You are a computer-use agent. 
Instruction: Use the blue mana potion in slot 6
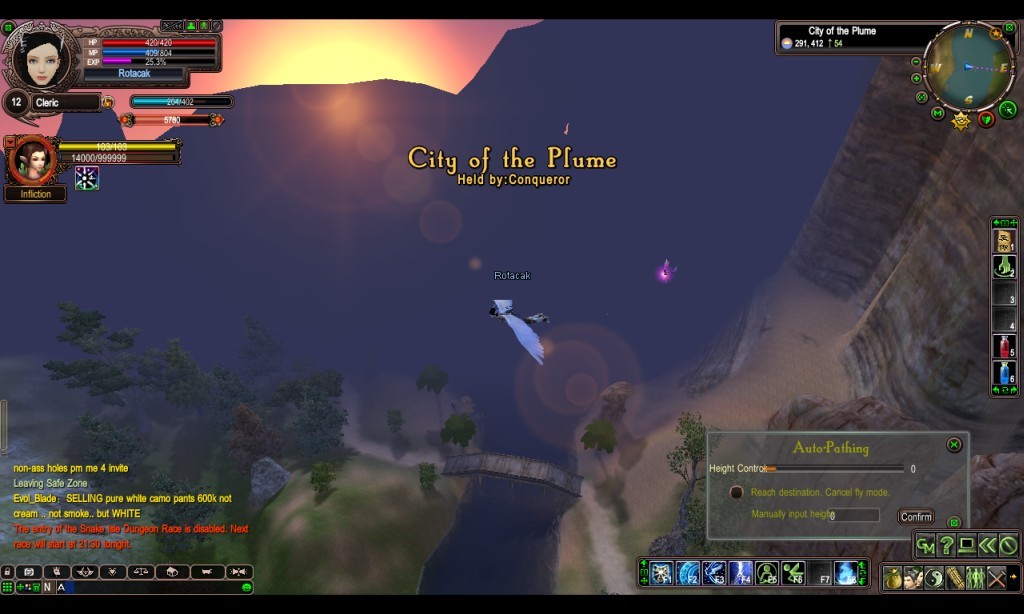[x=1004, y=373]
